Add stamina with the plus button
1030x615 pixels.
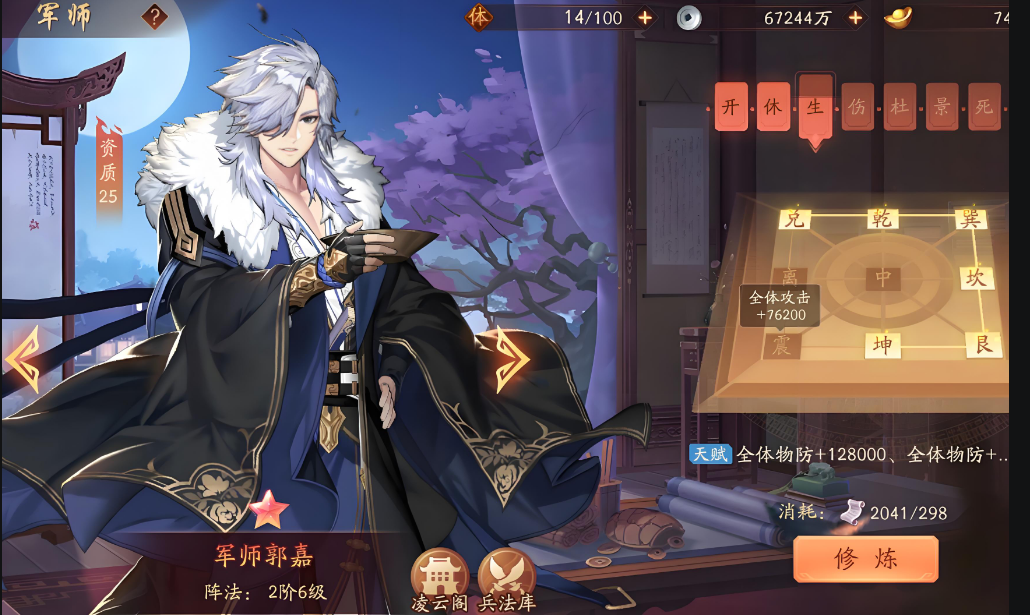click(x=644, y=17)
